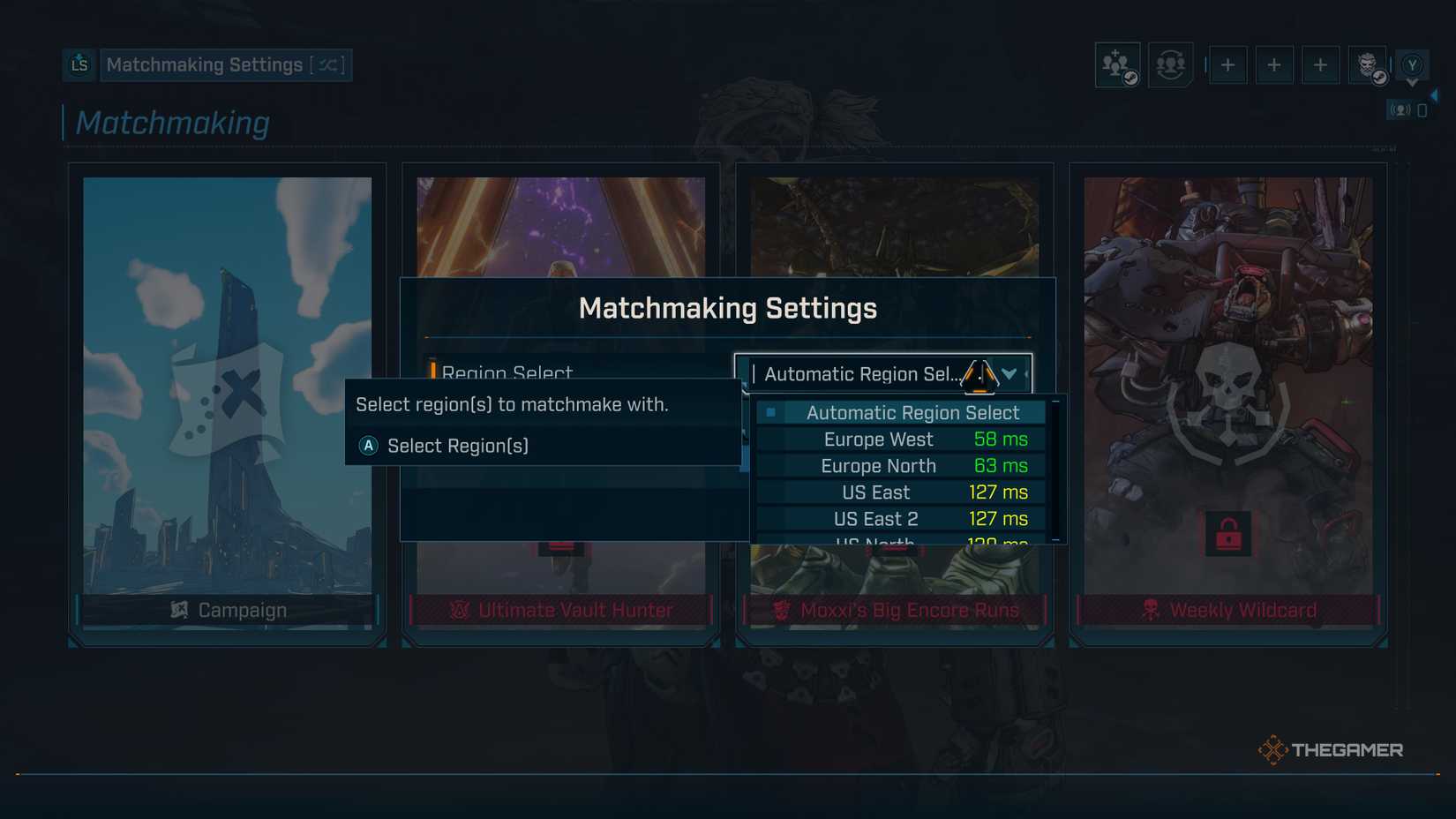1456x819 pixels.
Task: Click an empty plus slot to add a player
Action: 1228,64
